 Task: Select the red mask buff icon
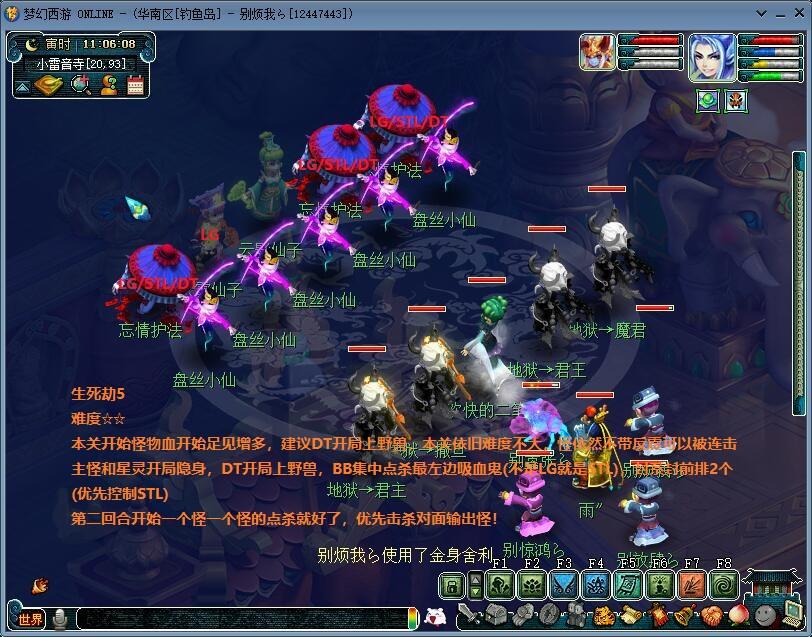(736, 100)
